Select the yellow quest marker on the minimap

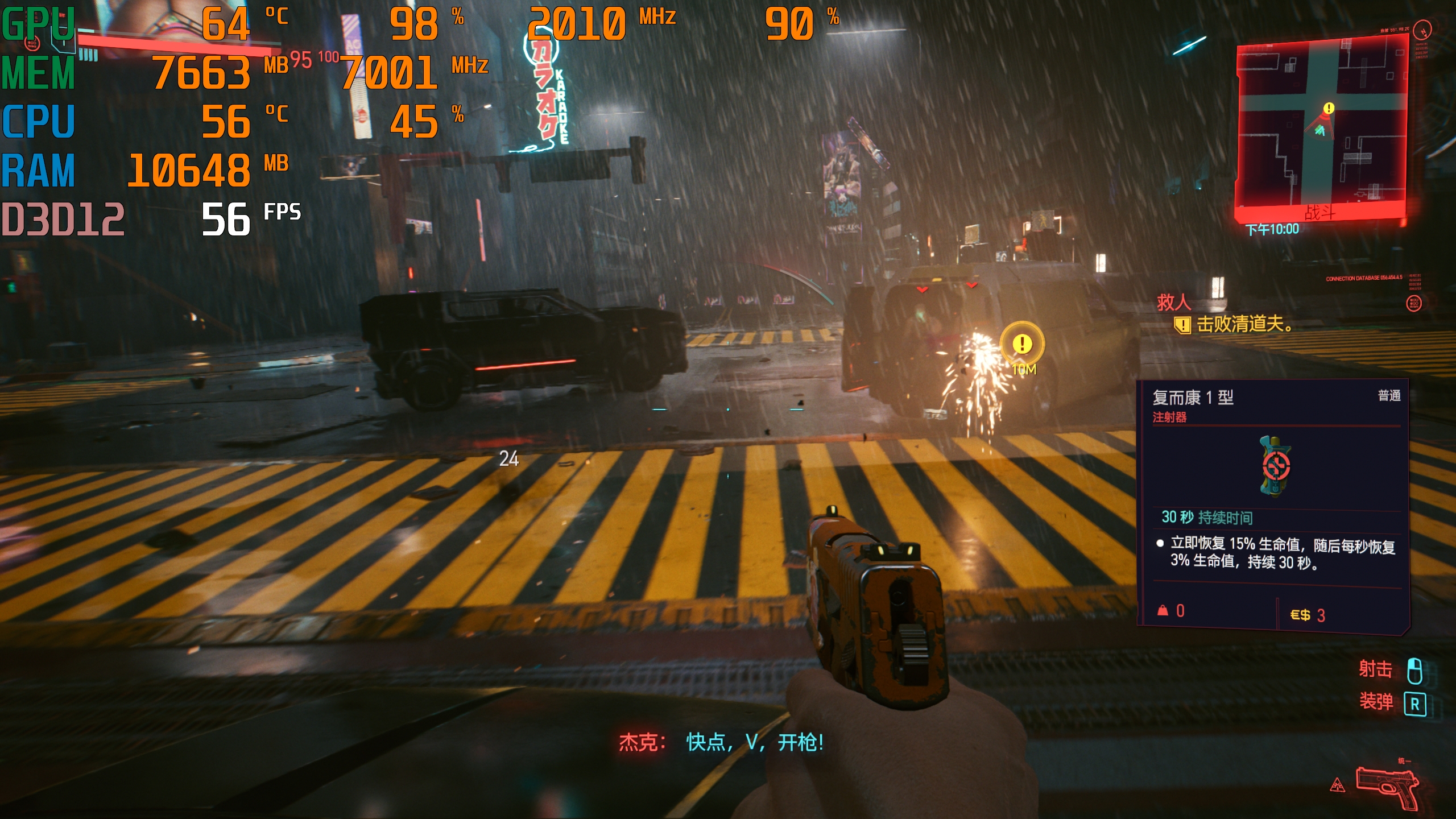coord(1329,108)
